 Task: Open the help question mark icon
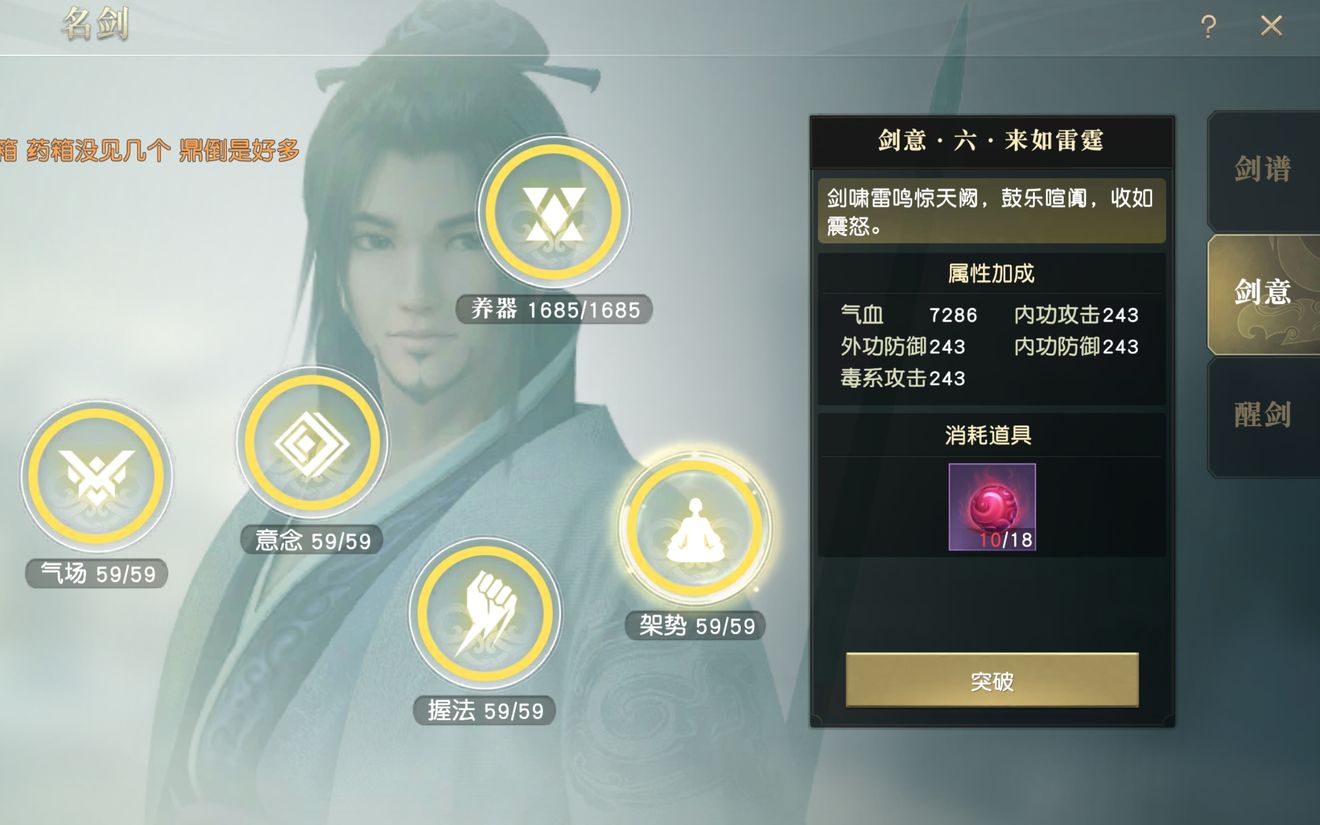point(1207,27)
